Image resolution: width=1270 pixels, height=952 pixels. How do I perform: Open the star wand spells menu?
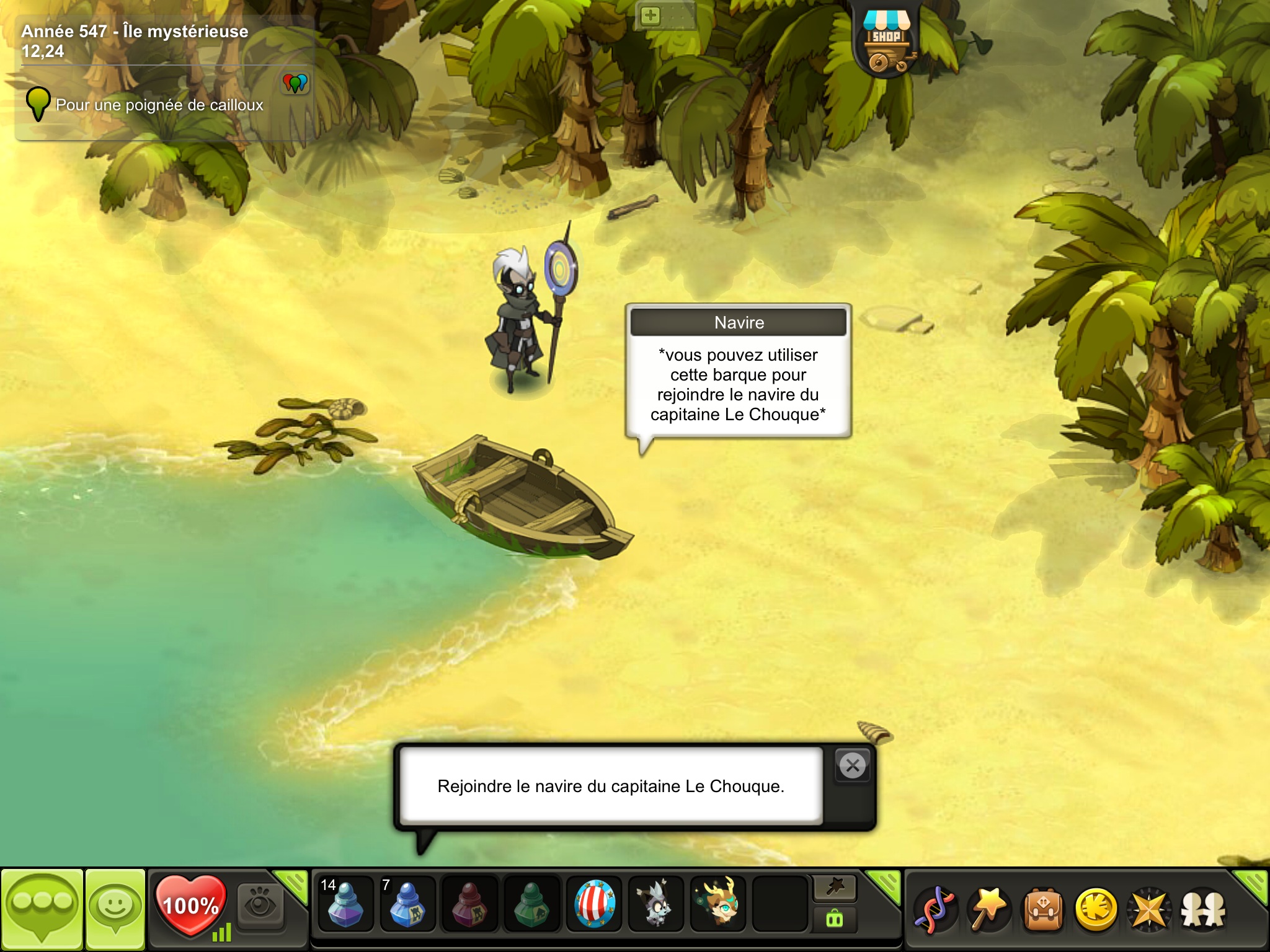click(x=989, y=910)
